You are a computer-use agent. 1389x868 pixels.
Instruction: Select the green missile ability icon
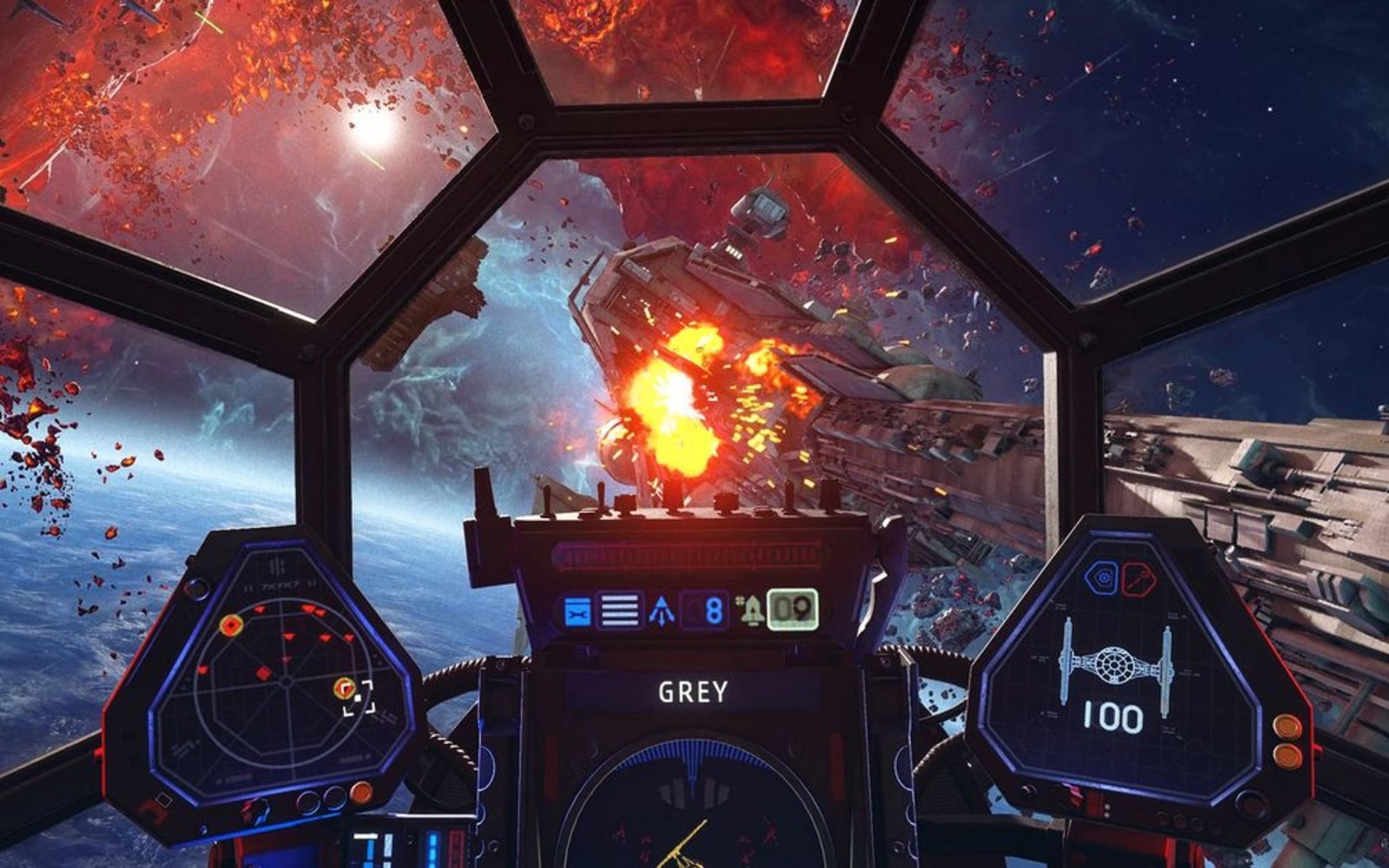click(x=750, y=611)
